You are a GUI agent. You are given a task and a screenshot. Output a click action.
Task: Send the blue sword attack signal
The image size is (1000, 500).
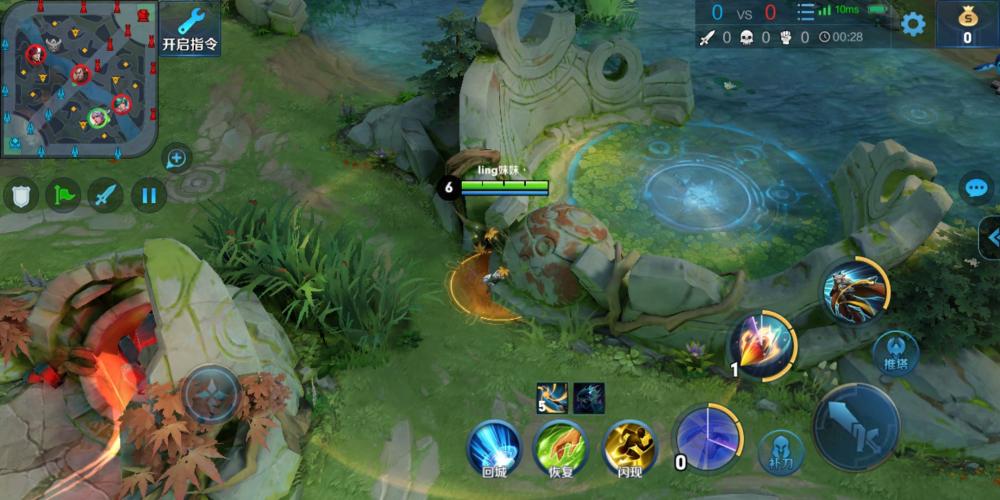point(106,194)
